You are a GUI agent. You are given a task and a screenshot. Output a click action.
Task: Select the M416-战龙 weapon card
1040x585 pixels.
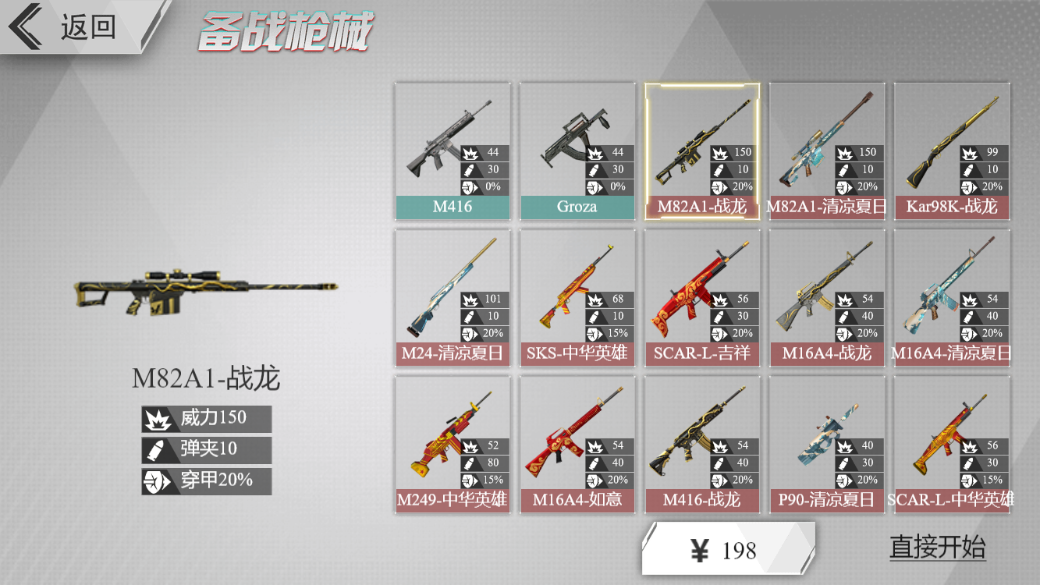tap(701, 444)
